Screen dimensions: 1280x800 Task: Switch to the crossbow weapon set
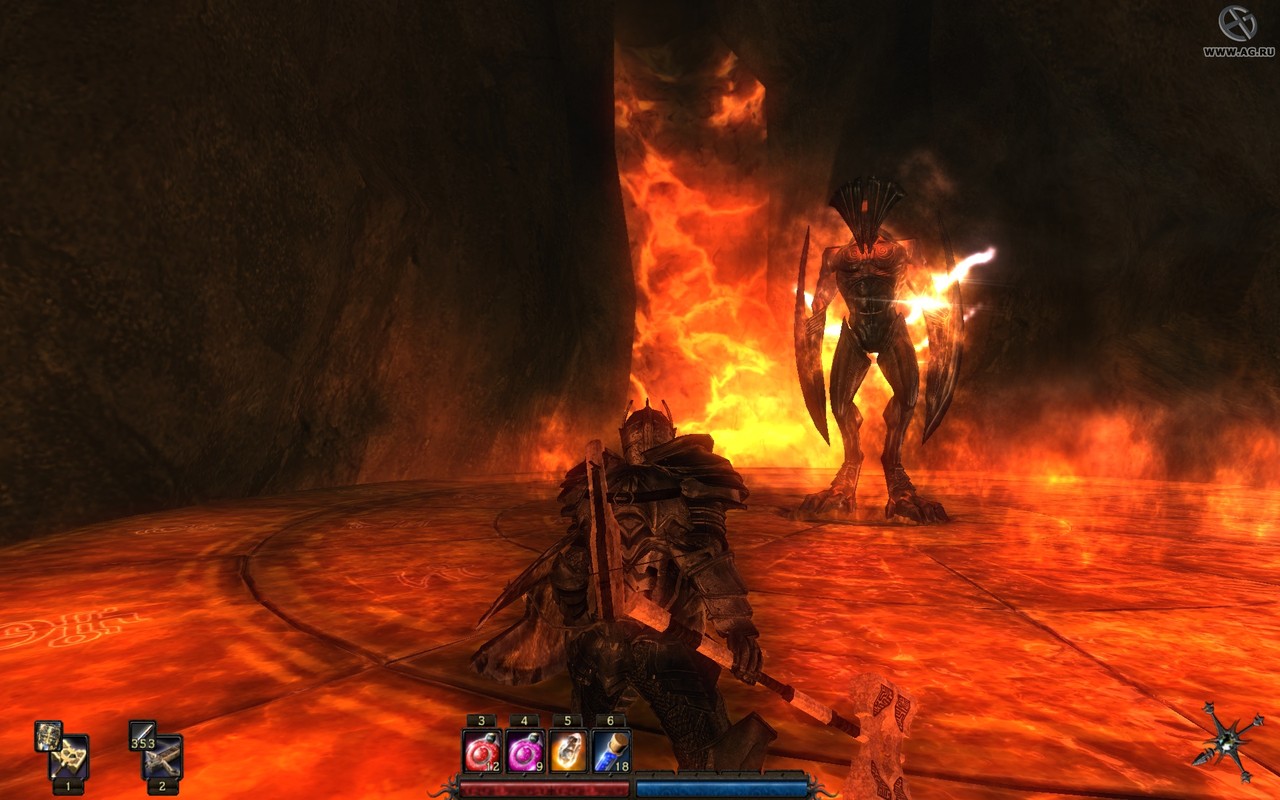click(162, 759)
